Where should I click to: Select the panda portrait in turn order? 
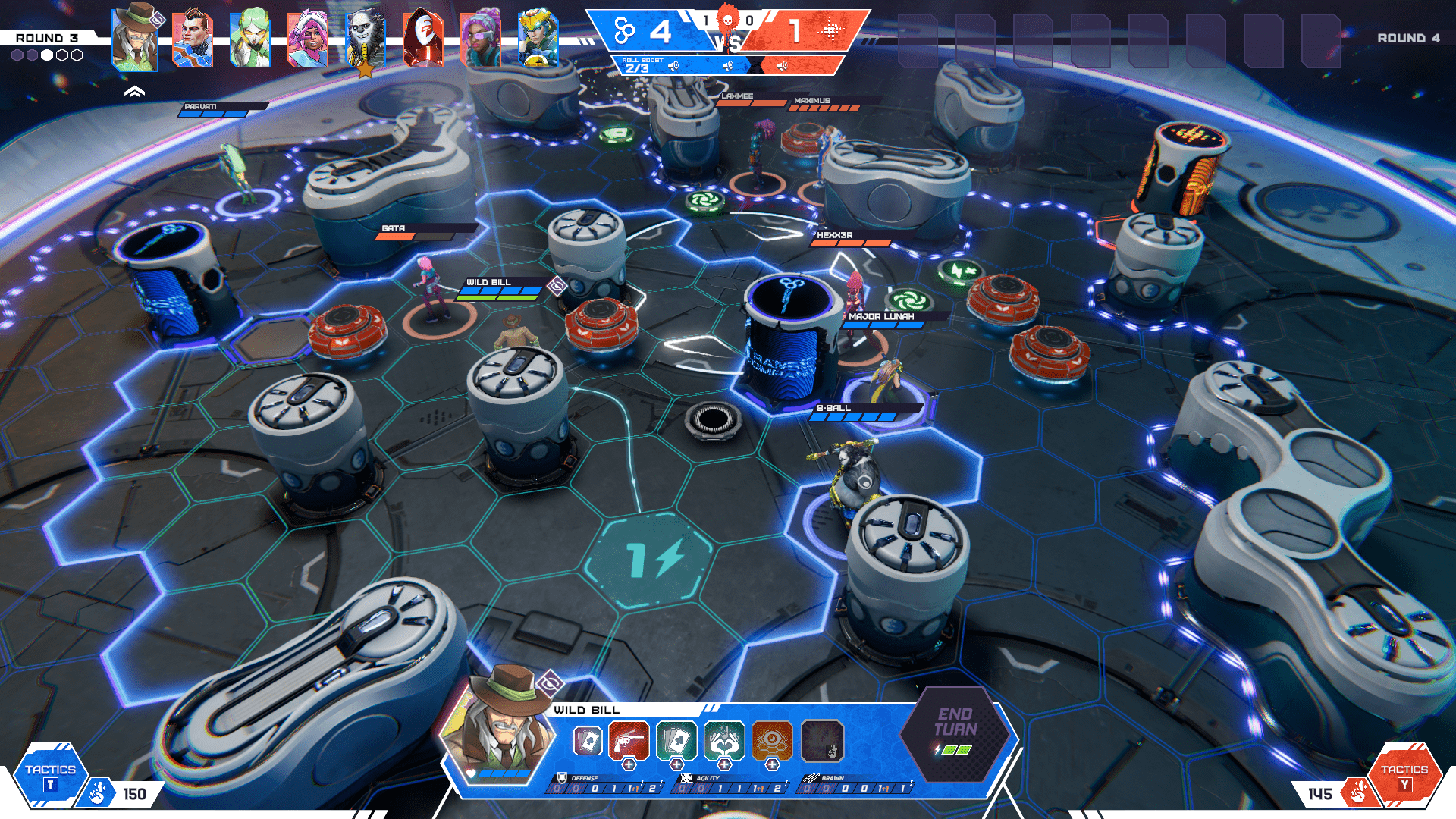point(365,38)
